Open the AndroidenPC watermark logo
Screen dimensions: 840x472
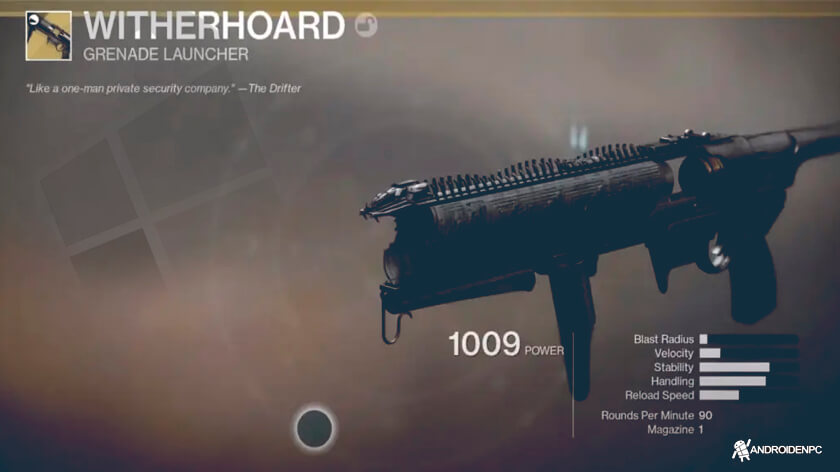780,452
